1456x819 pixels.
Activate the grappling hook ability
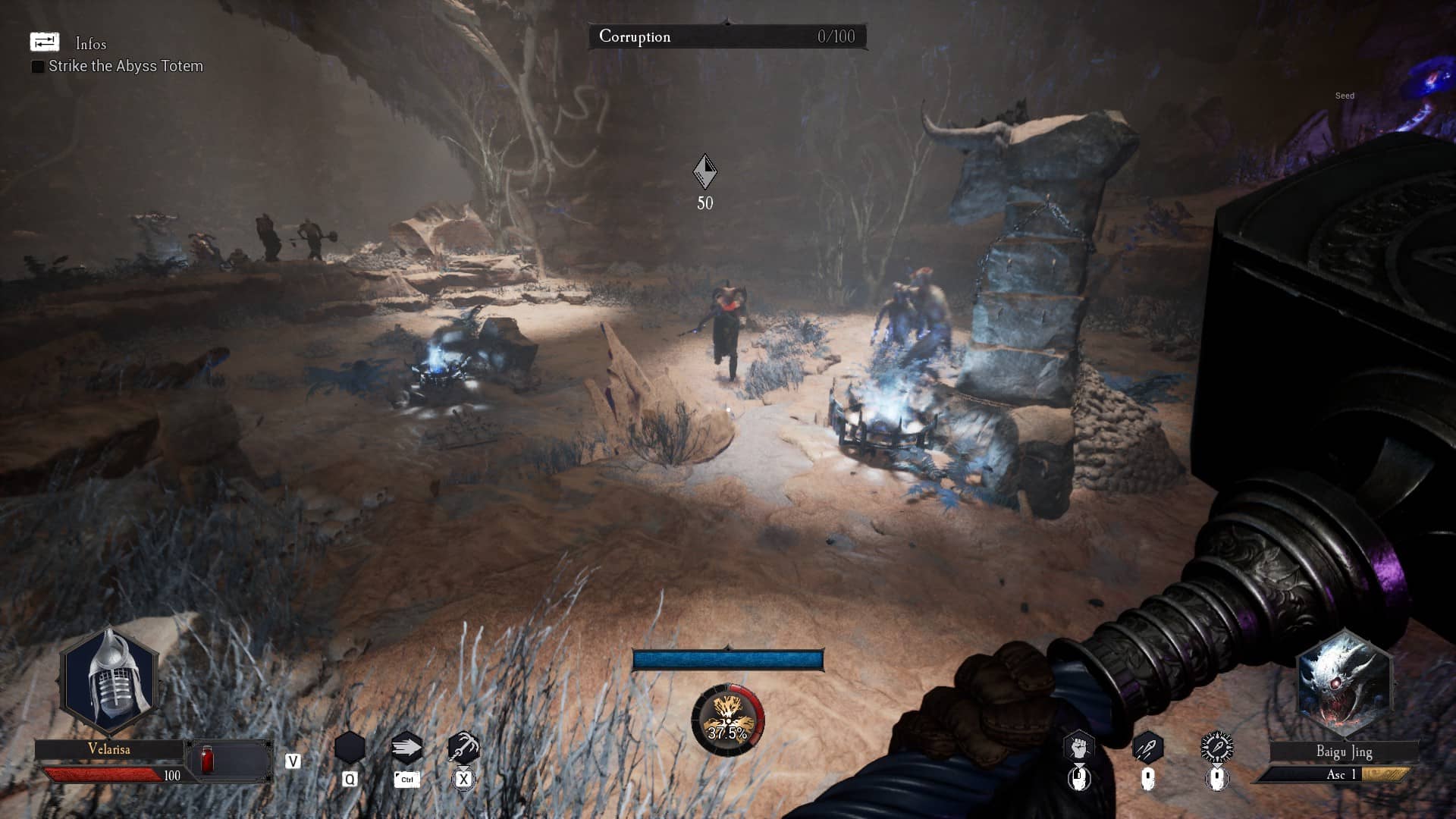463,748
